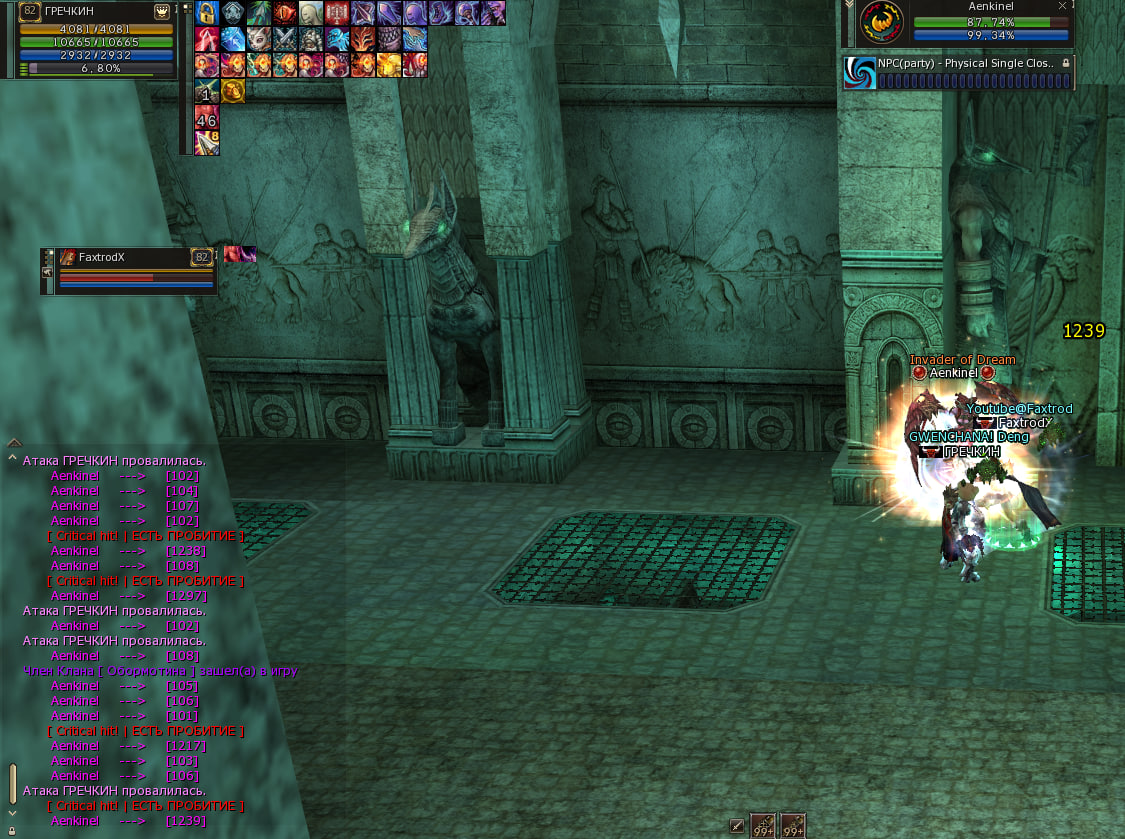Viewport: 1125px width, 839px height.
Task: Click the buff icon showing number 46
Action: [x=207, y=118]
